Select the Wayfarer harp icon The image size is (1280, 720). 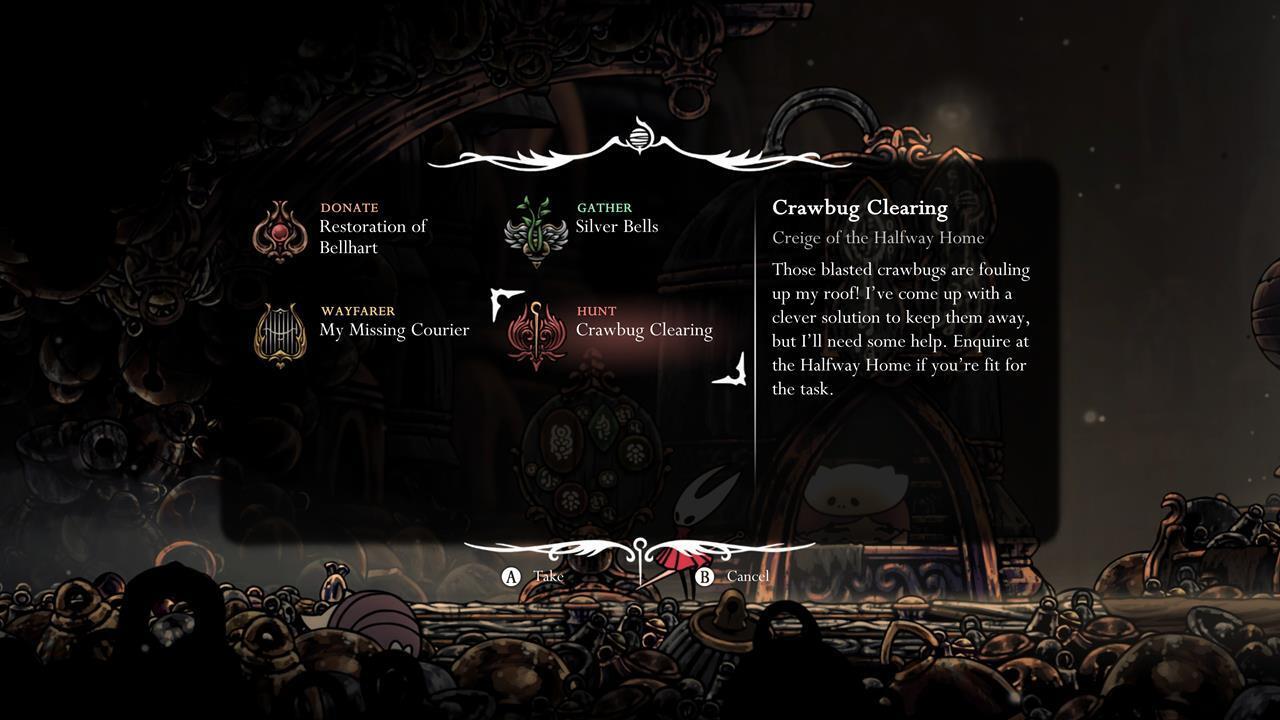pyautogui.click(x=280, y=334)
